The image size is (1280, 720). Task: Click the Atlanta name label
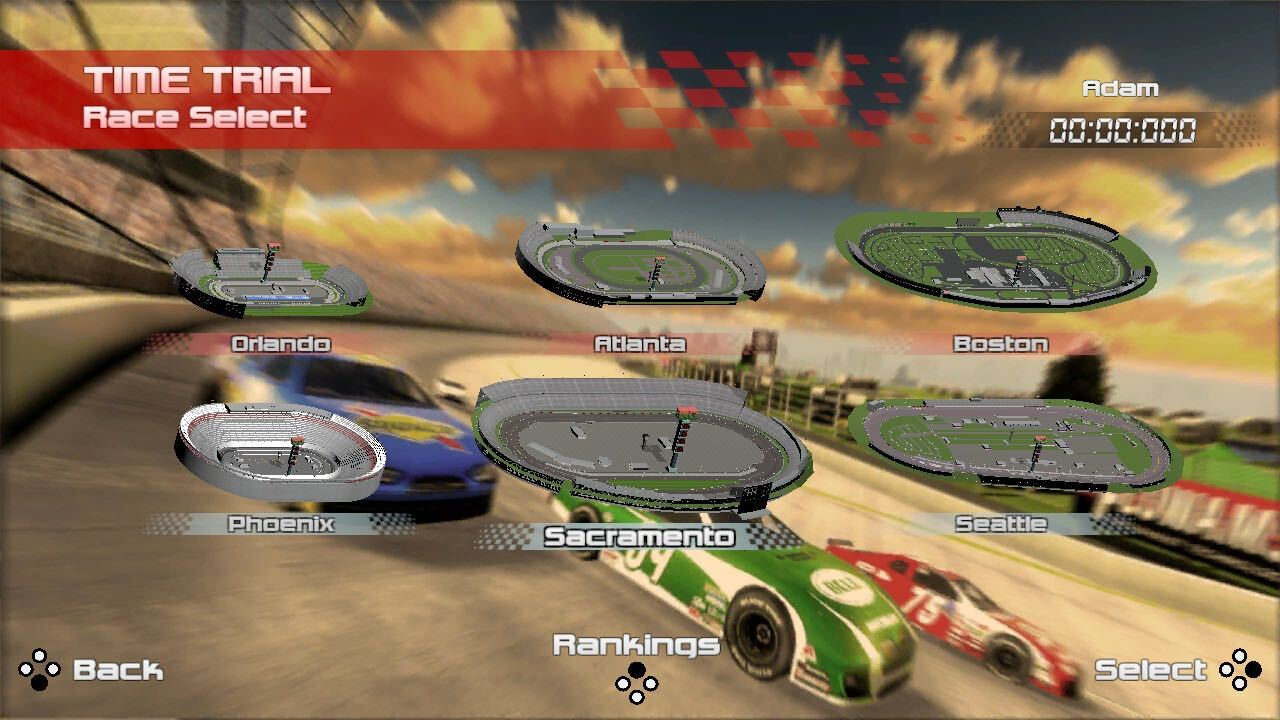pyautogui.click(x=640, y=344)
